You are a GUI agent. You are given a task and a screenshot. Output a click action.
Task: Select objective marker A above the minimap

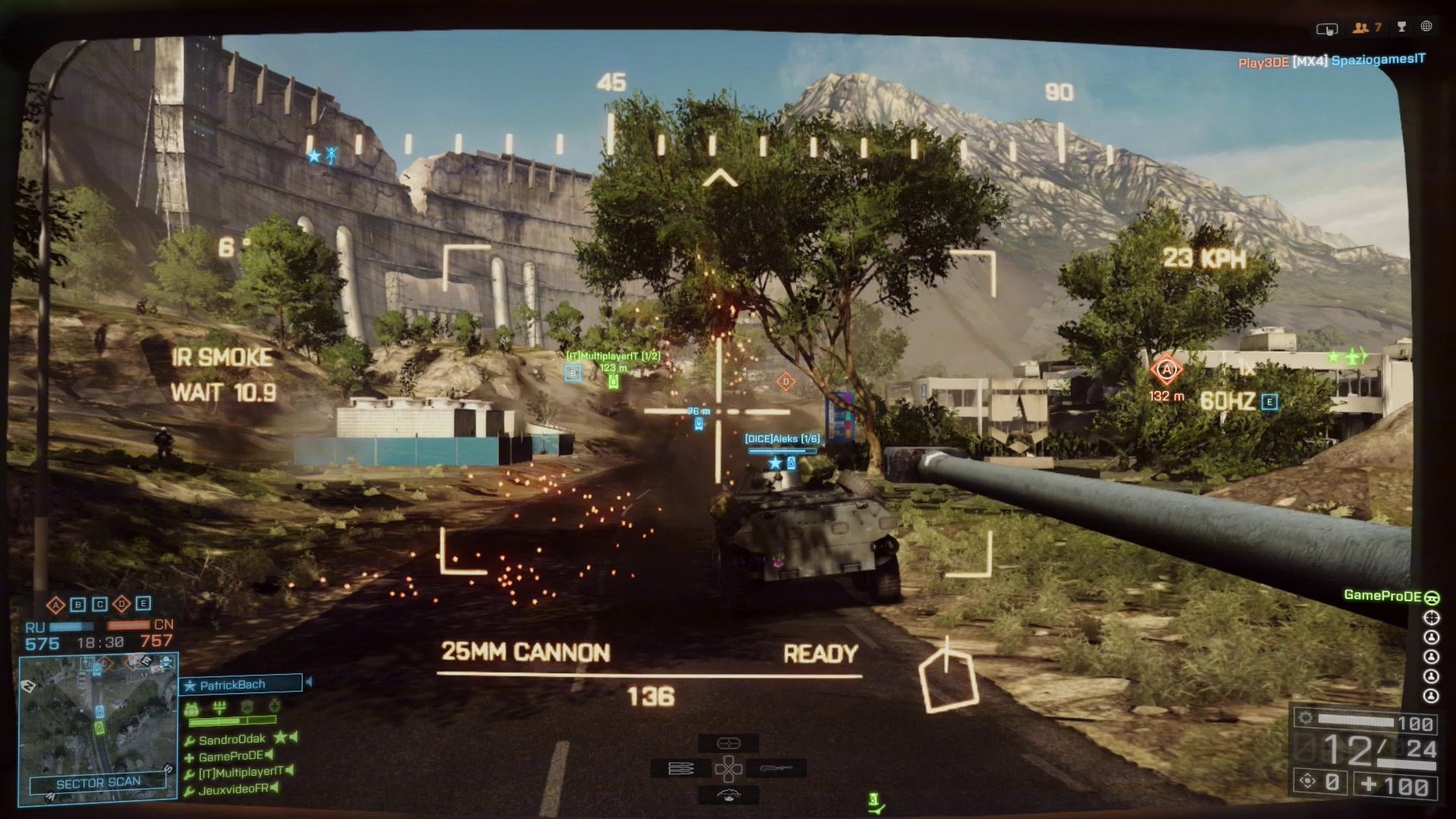click(x=55, y=605)
